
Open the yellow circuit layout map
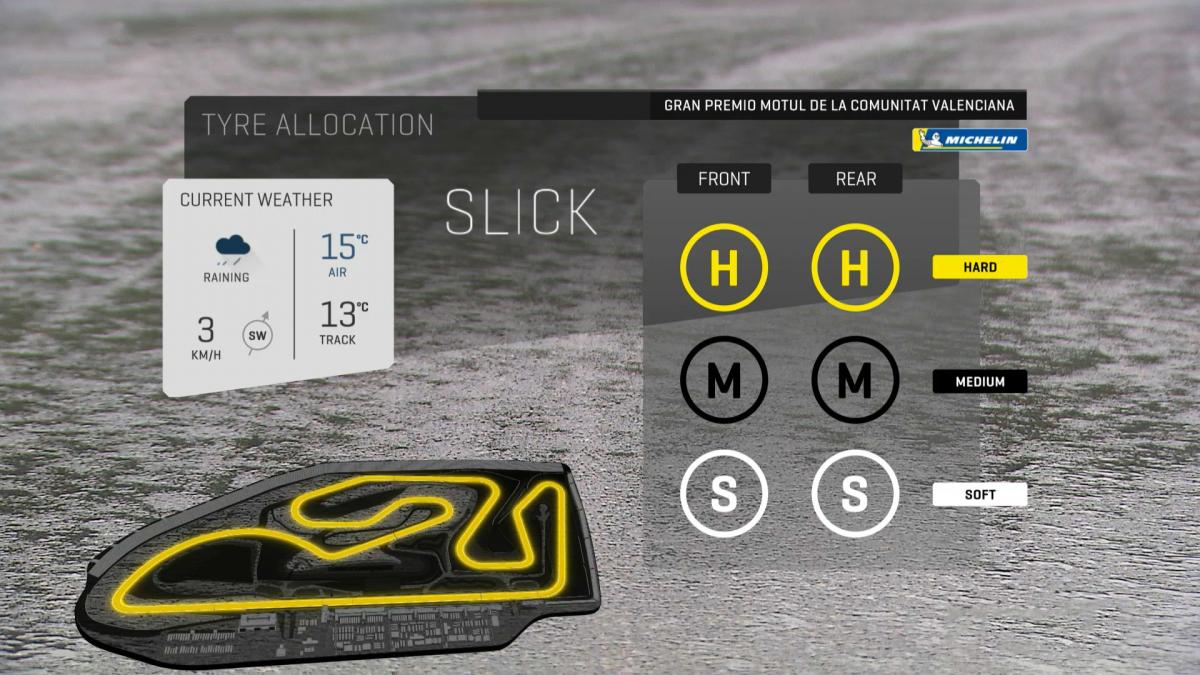click(x=340, y=560)
